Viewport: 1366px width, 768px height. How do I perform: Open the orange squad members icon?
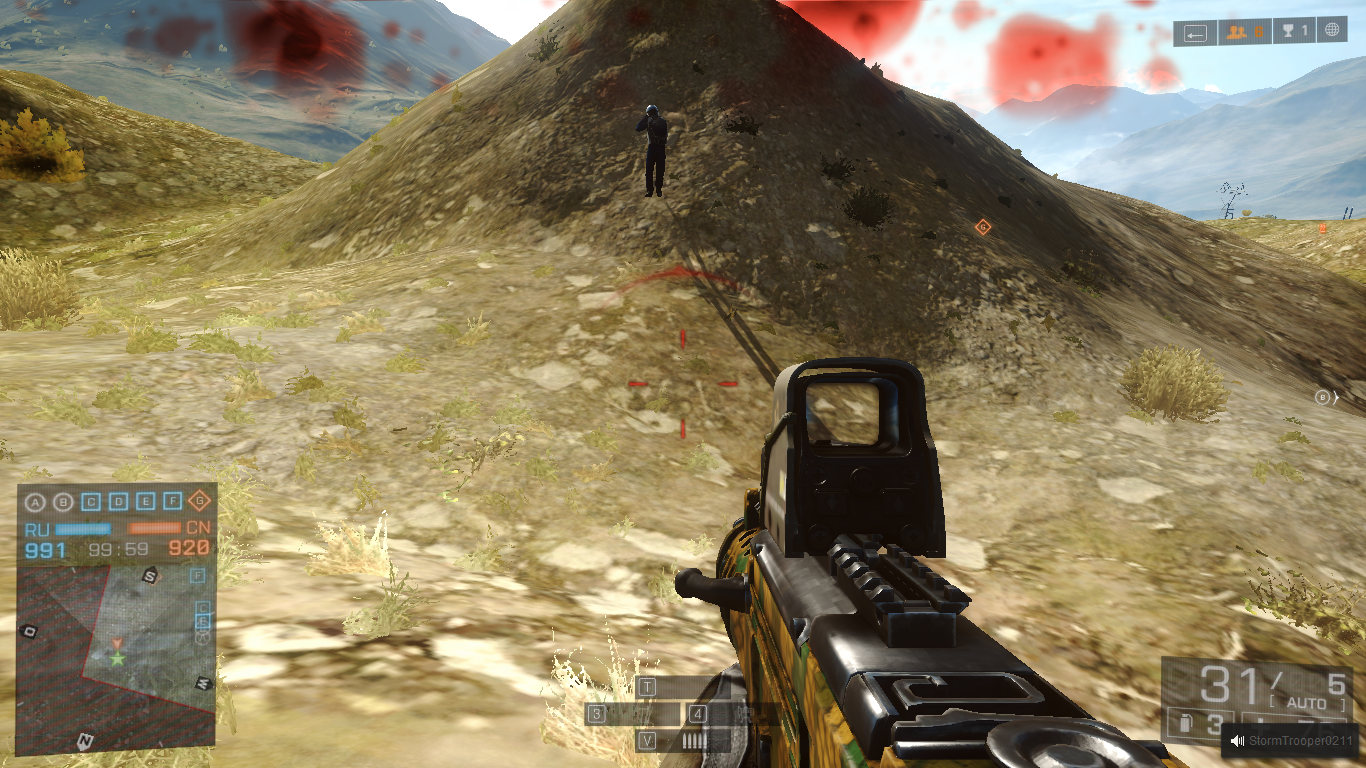1244,32
